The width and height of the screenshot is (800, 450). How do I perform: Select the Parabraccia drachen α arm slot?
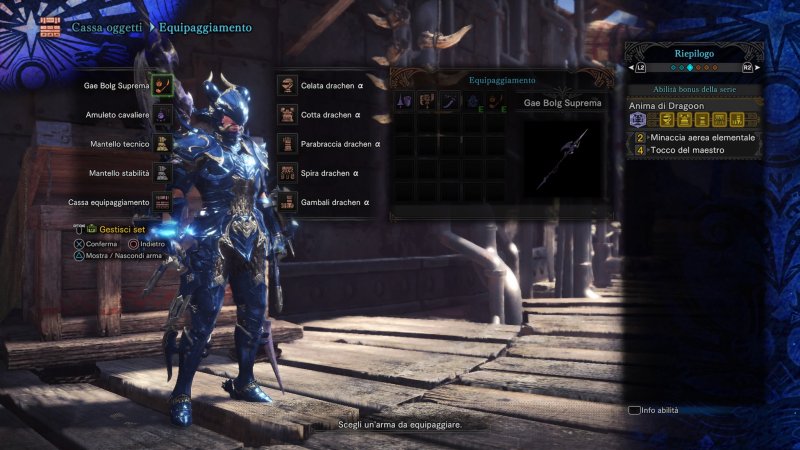click(287, 144)
